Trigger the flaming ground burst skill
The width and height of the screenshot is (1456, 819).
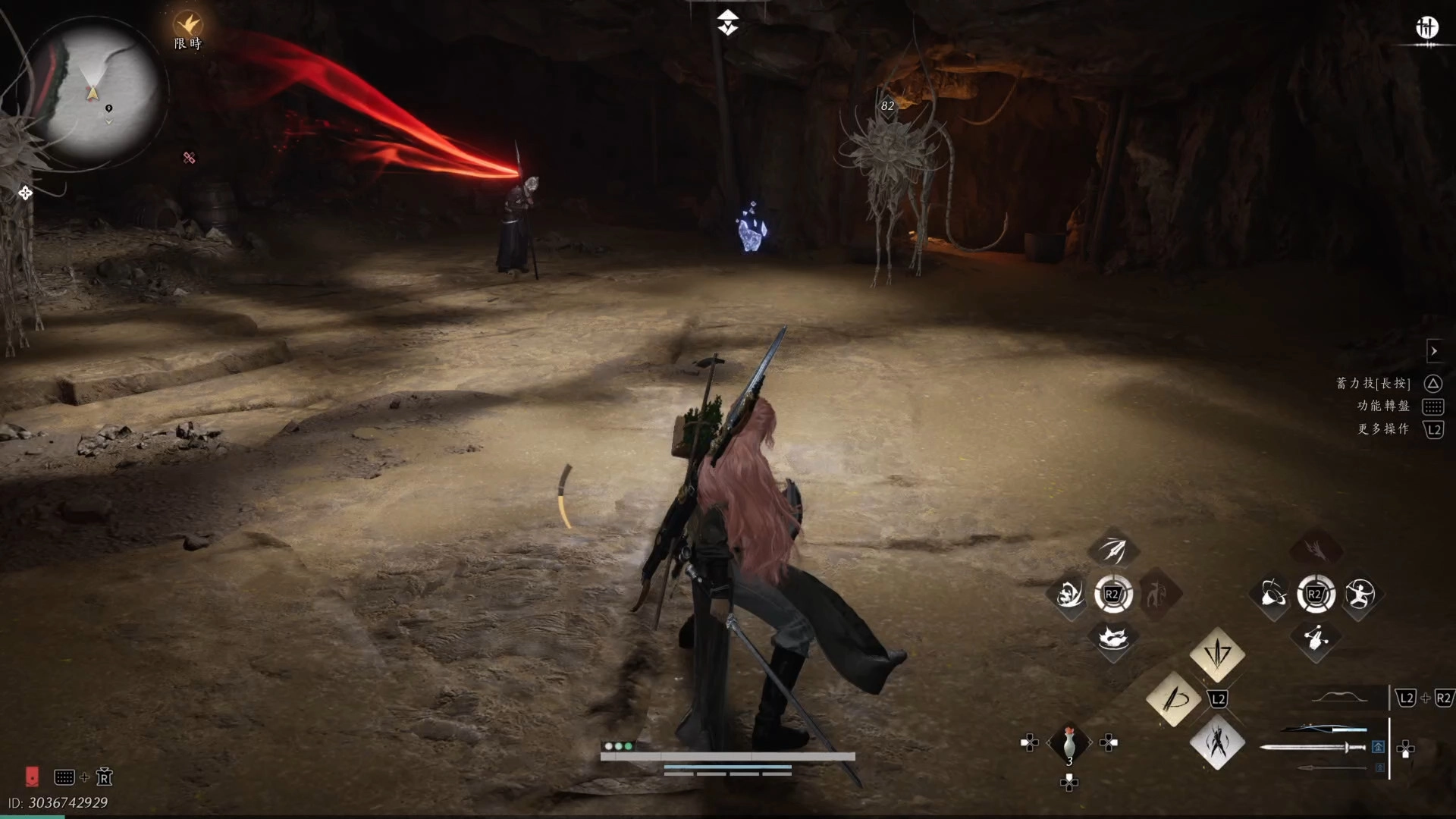1112,639
